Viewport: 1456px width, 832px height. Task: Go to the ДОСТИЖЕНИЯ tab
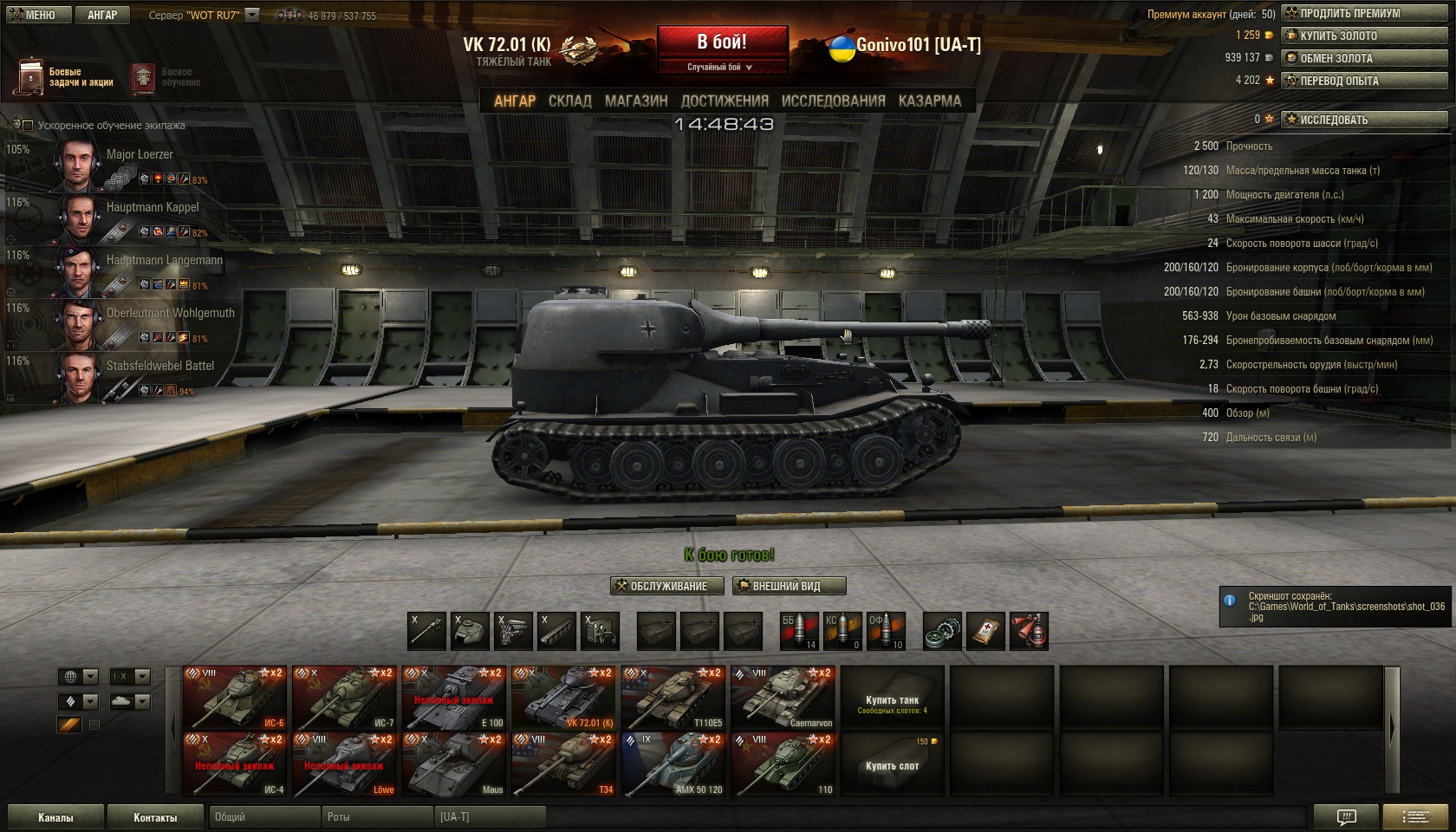coord(725,101)
